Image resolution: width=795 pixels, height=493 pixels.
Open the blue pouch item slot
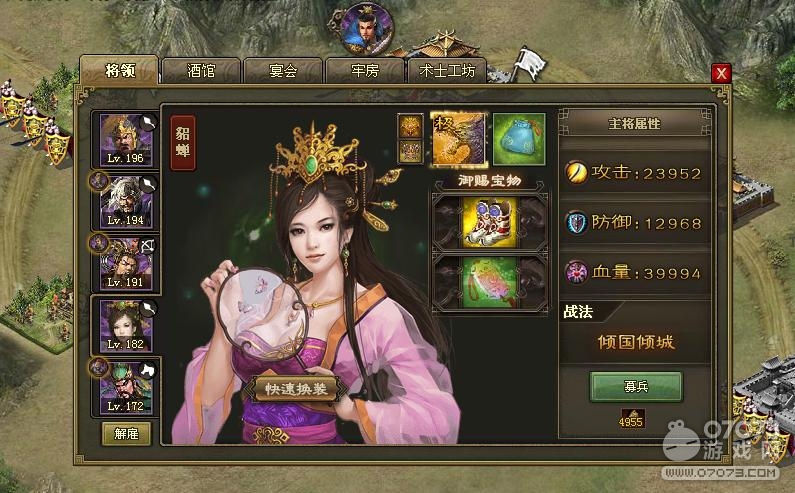[517, 138]
